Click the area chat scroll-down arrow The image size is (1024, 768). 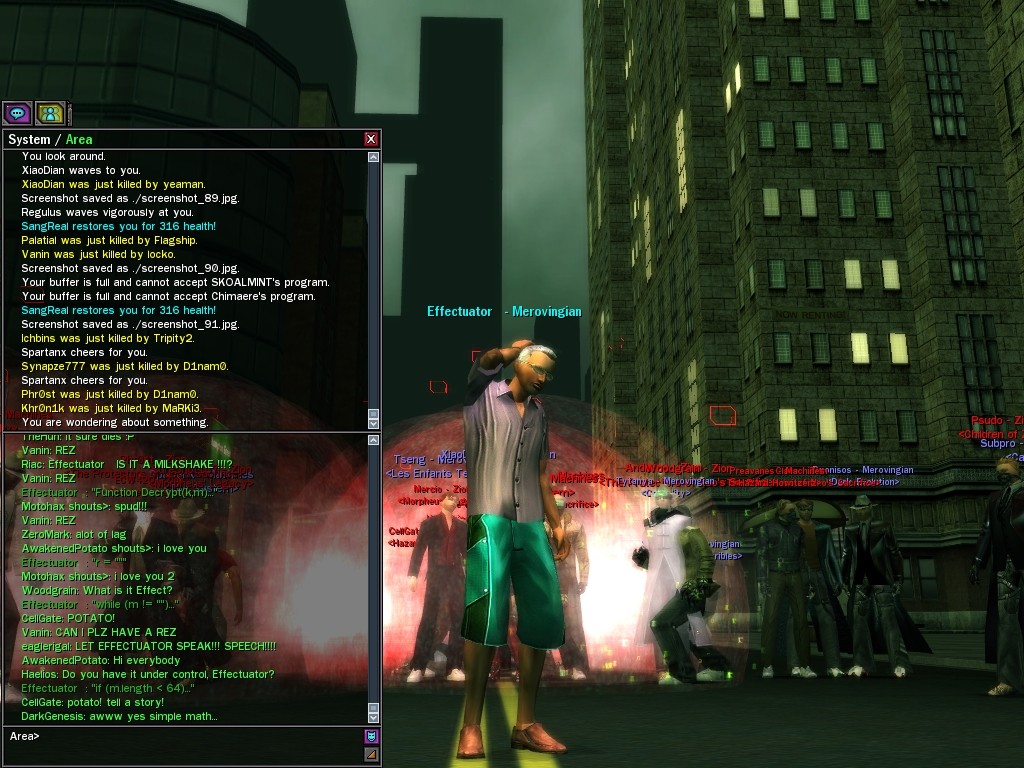pyautogui.click(x=374, y=716)
